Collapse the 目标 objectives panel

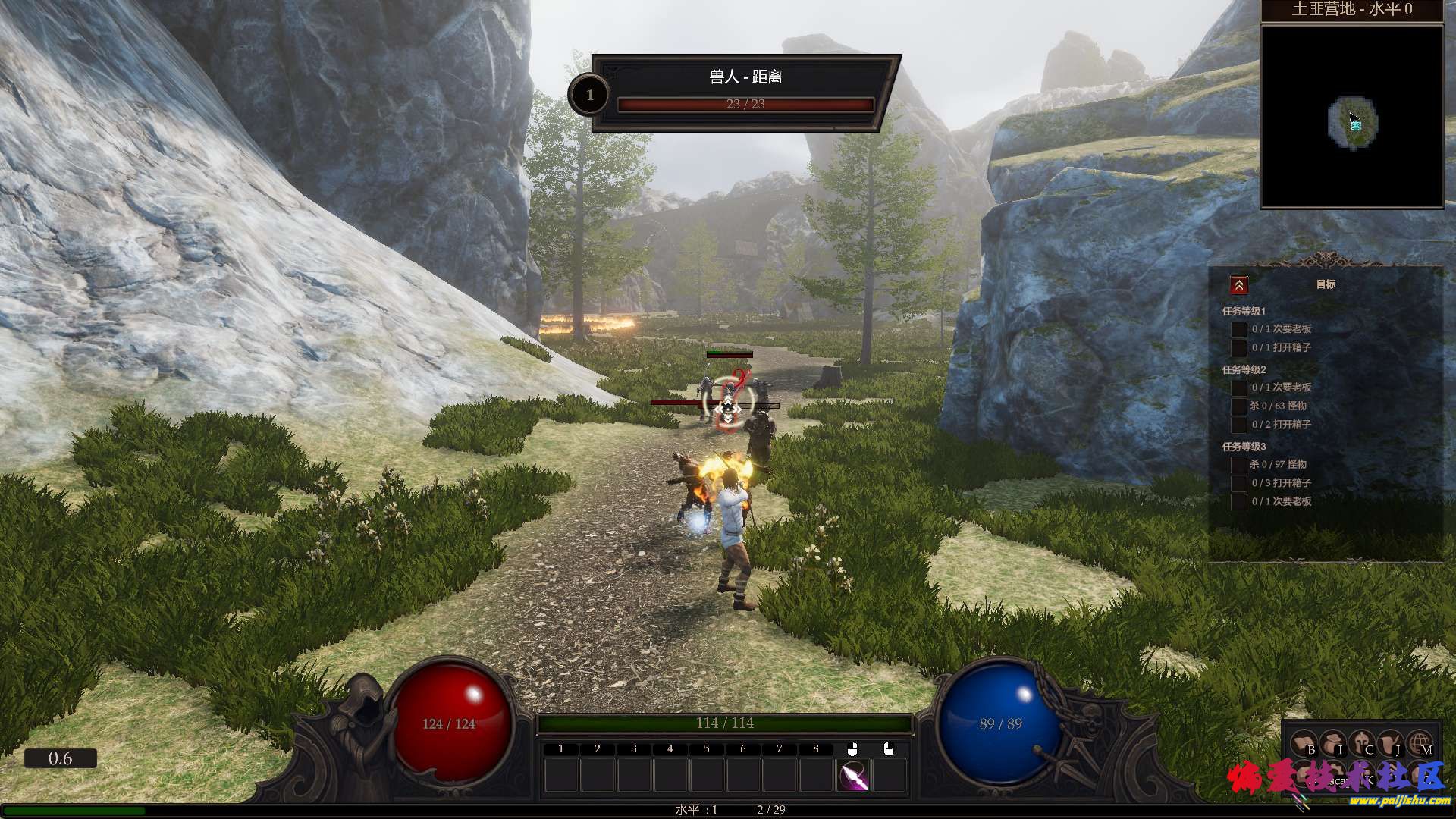tap(1238, 285)
